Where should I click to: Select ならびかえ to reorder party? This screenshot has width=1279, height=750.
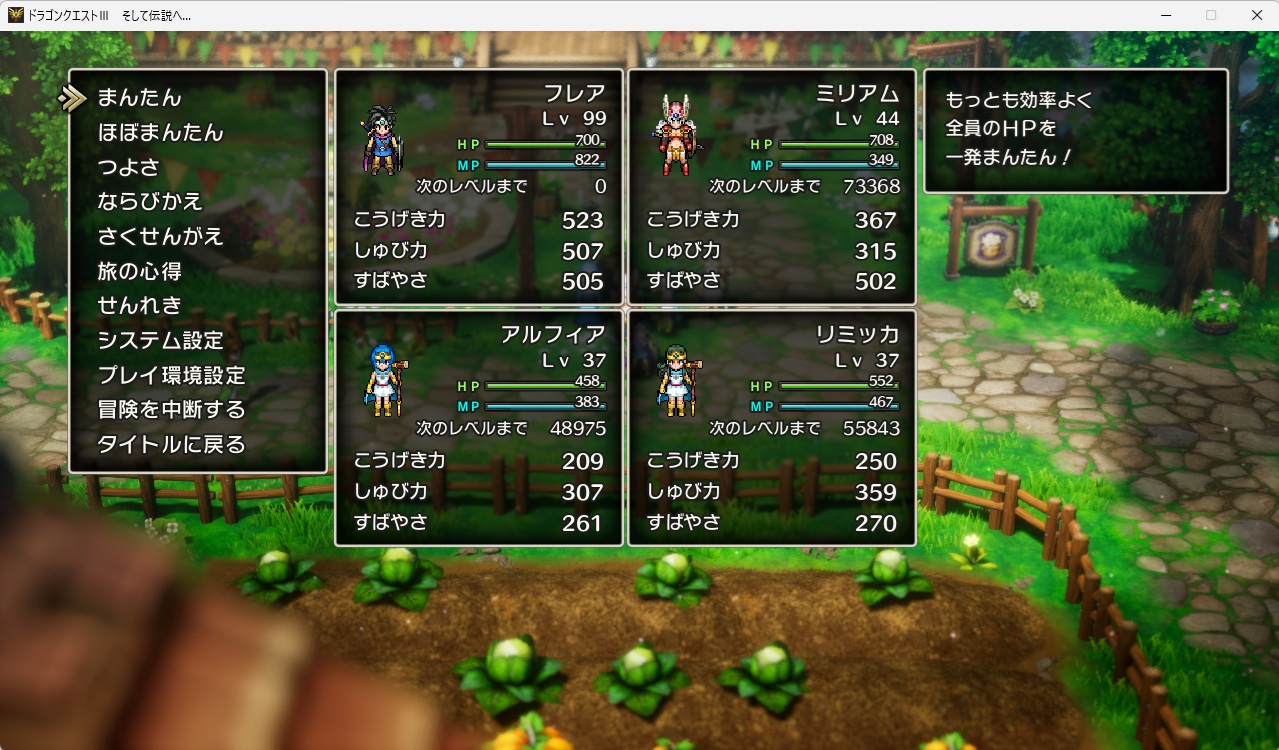(150, 202)
